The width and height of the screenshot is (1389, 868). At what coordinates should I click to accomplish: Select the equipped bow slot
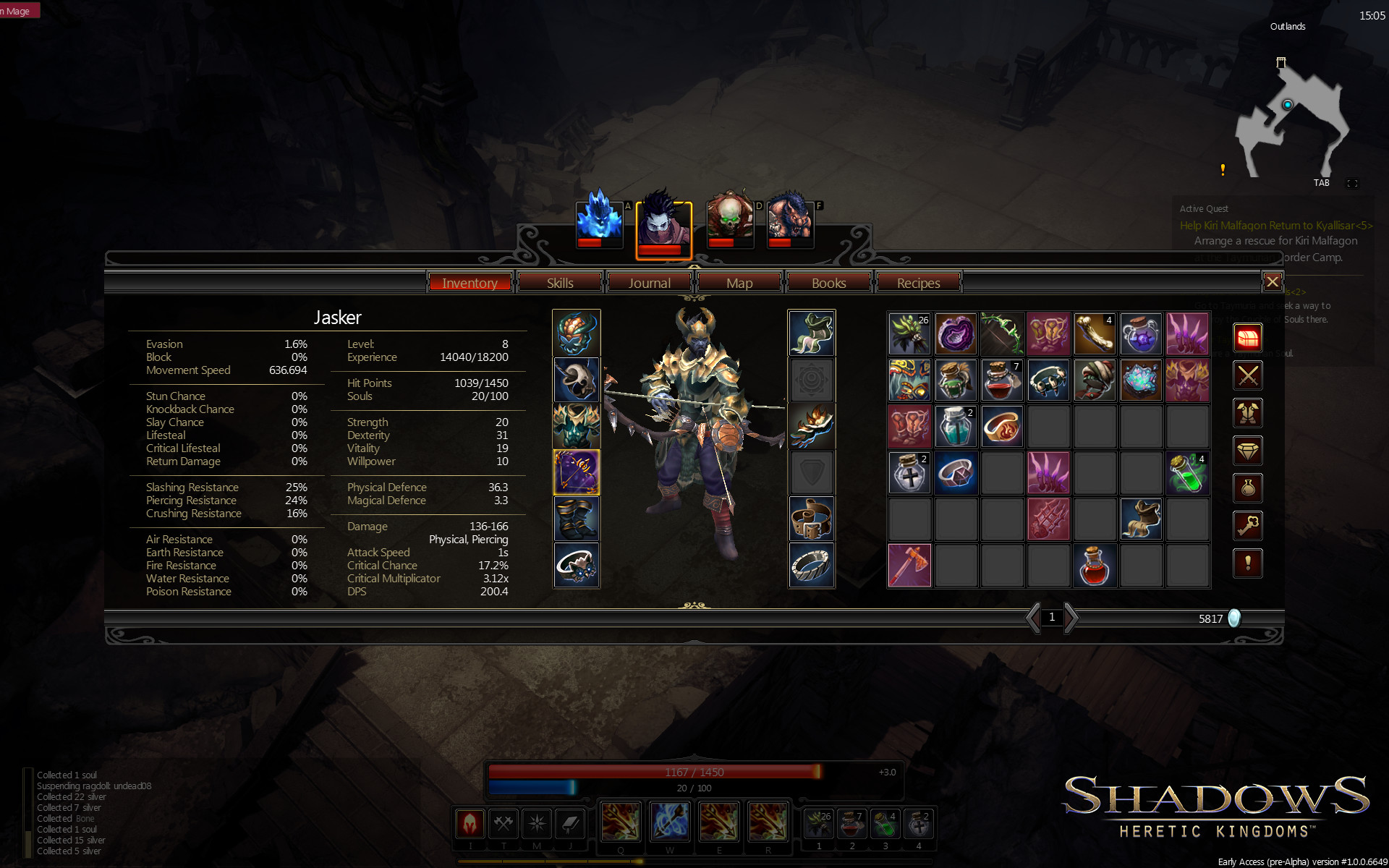(577, 472)
